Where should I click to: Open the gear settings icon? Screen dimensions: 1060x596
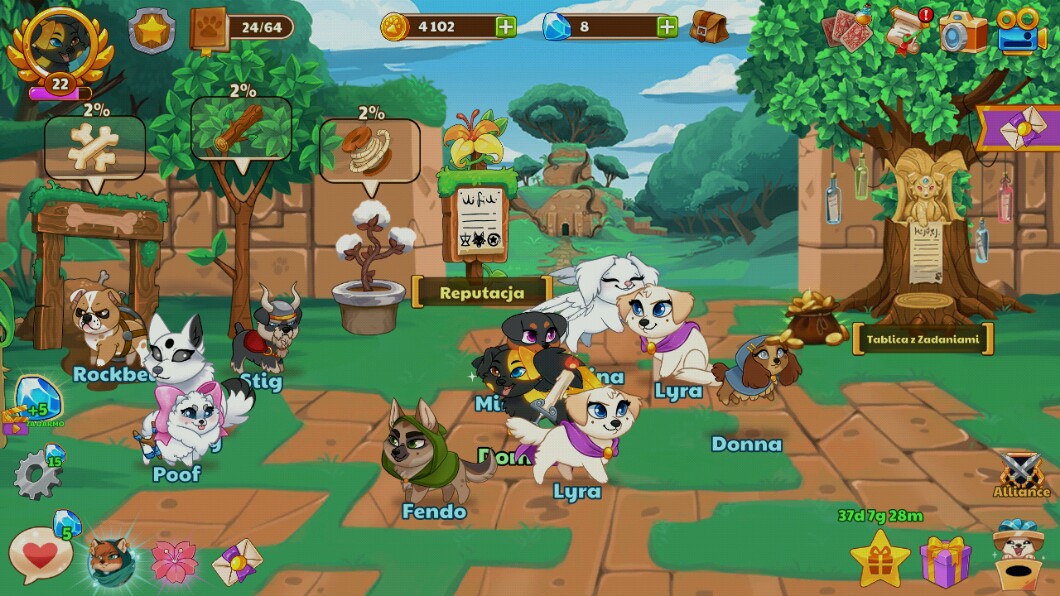[x=36, y=476]
